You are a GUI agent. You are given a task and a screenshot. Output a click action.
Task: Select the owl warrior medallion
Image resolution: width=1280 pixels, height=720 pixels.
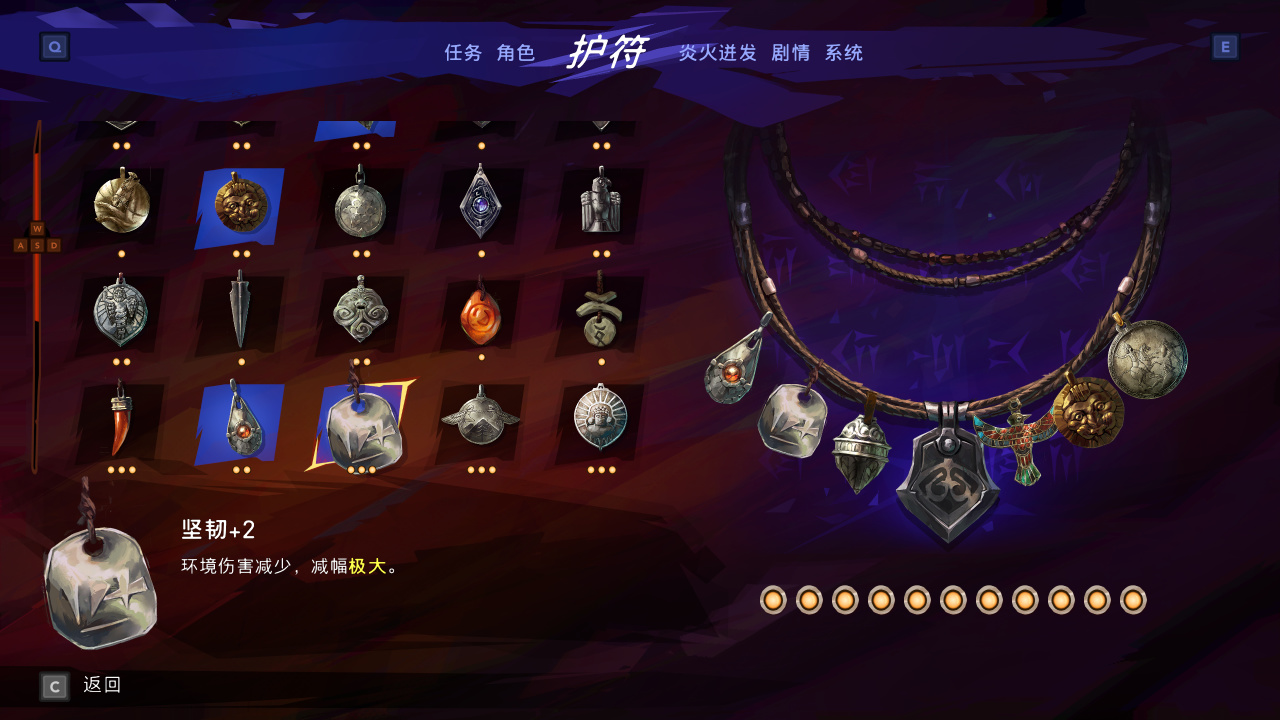click(120, 308)
